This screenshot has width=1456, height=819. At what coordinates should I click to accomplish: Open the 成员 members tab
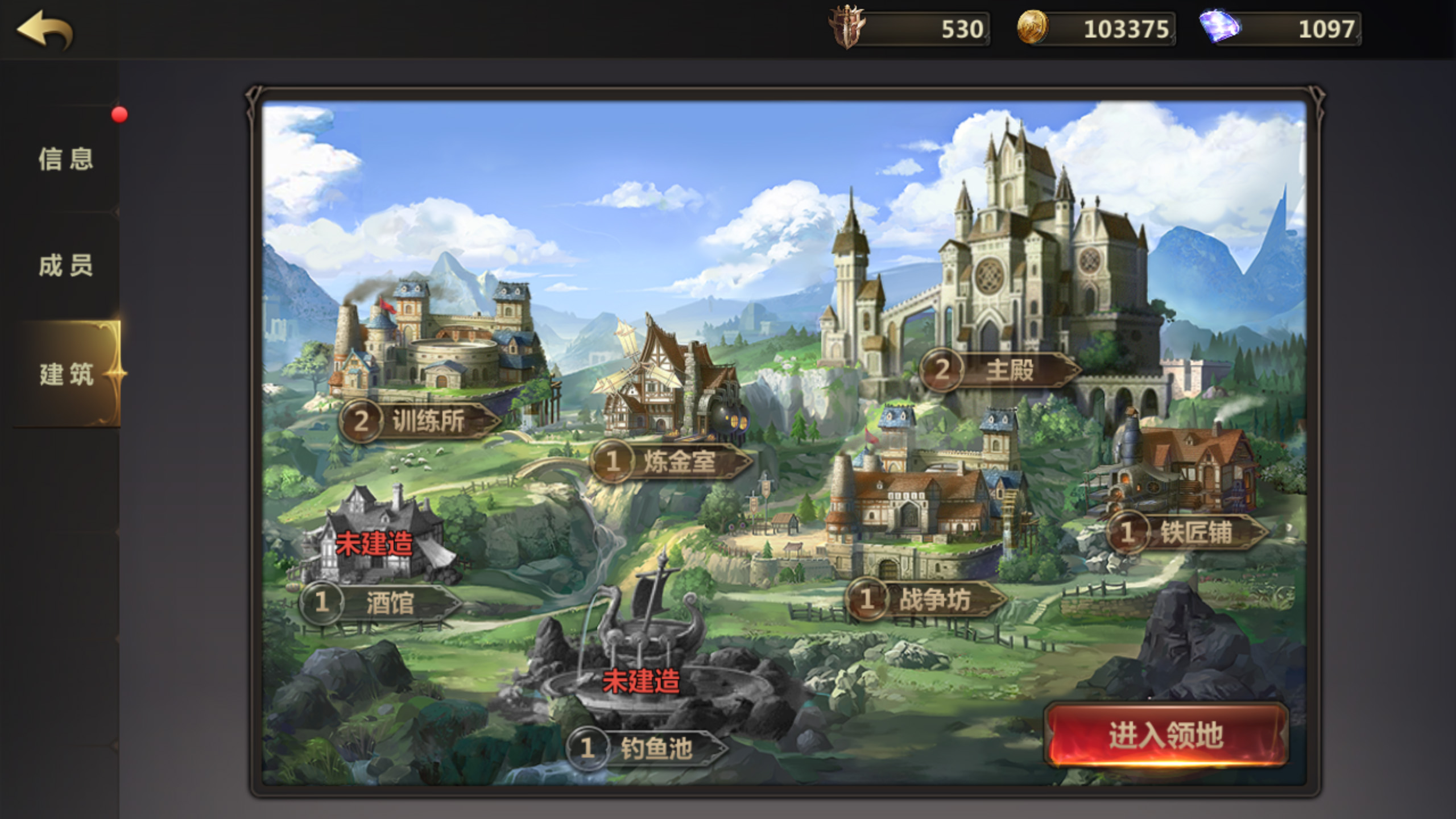point(65,266)
